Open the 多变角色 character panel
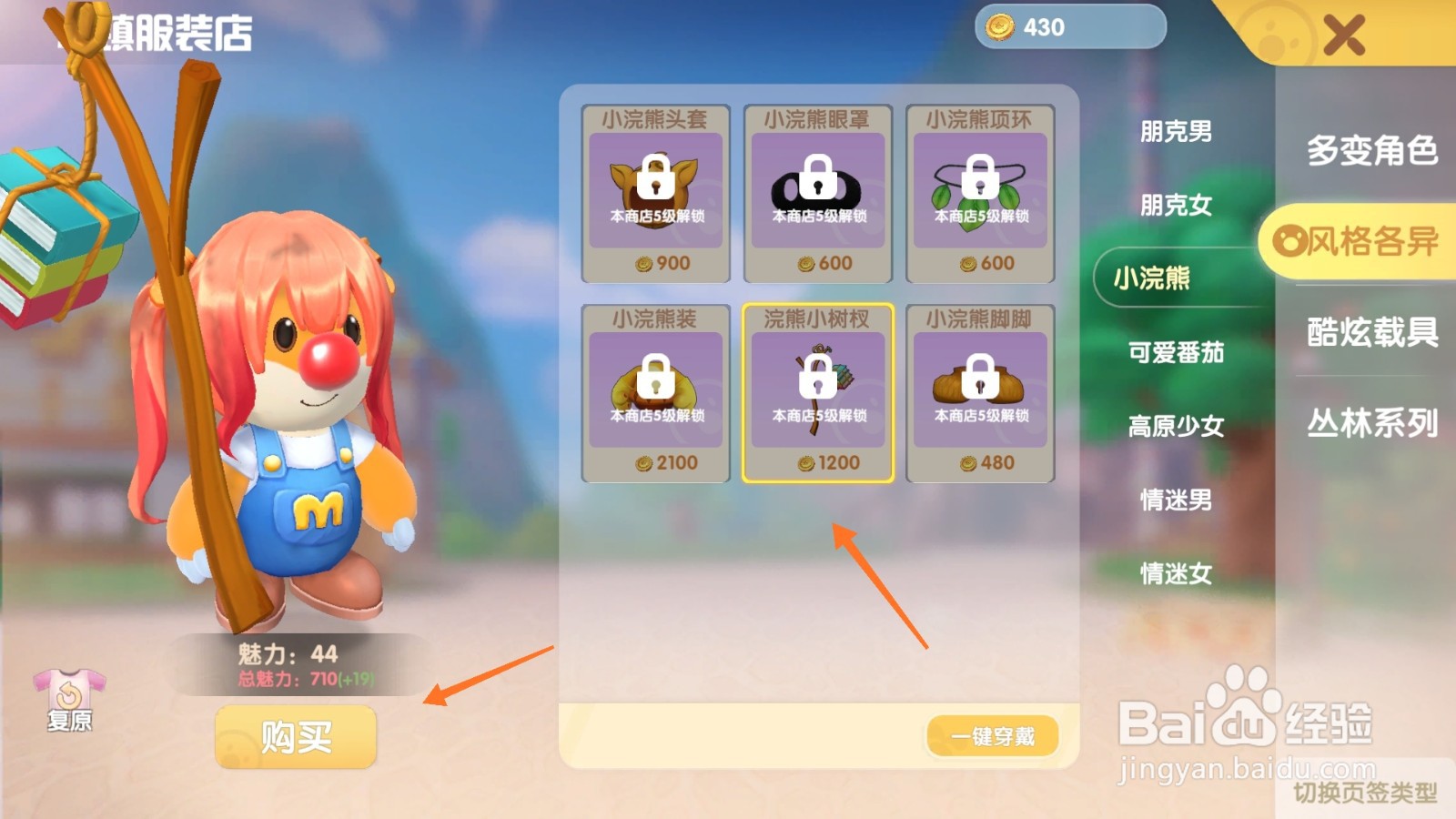Image resolution: width=1456 pixels, height=819 pixels. pyautogui.click(x=1370, y=155)
